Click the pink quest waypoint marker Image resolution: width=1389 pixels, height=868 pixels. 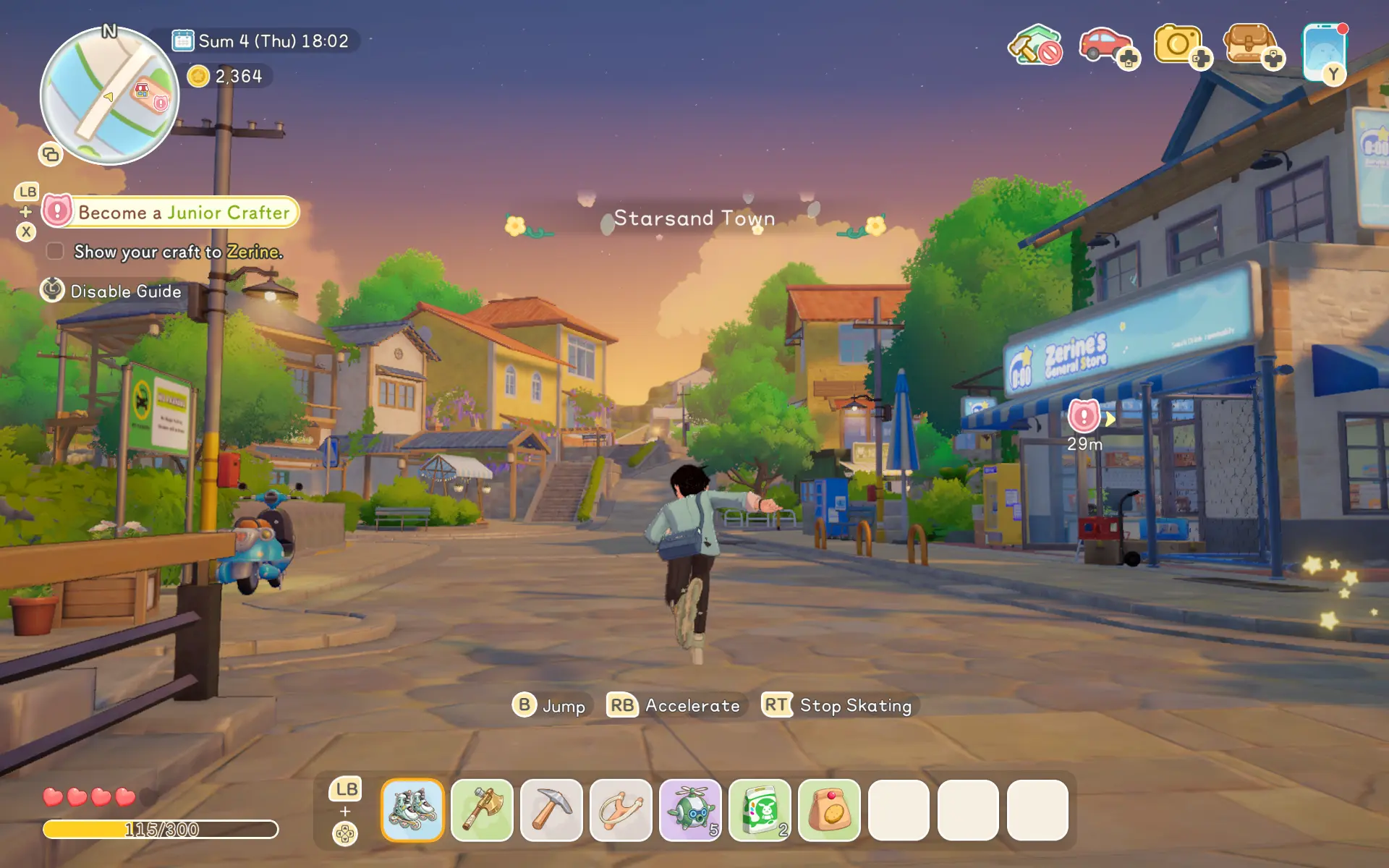click(1084, 416)
